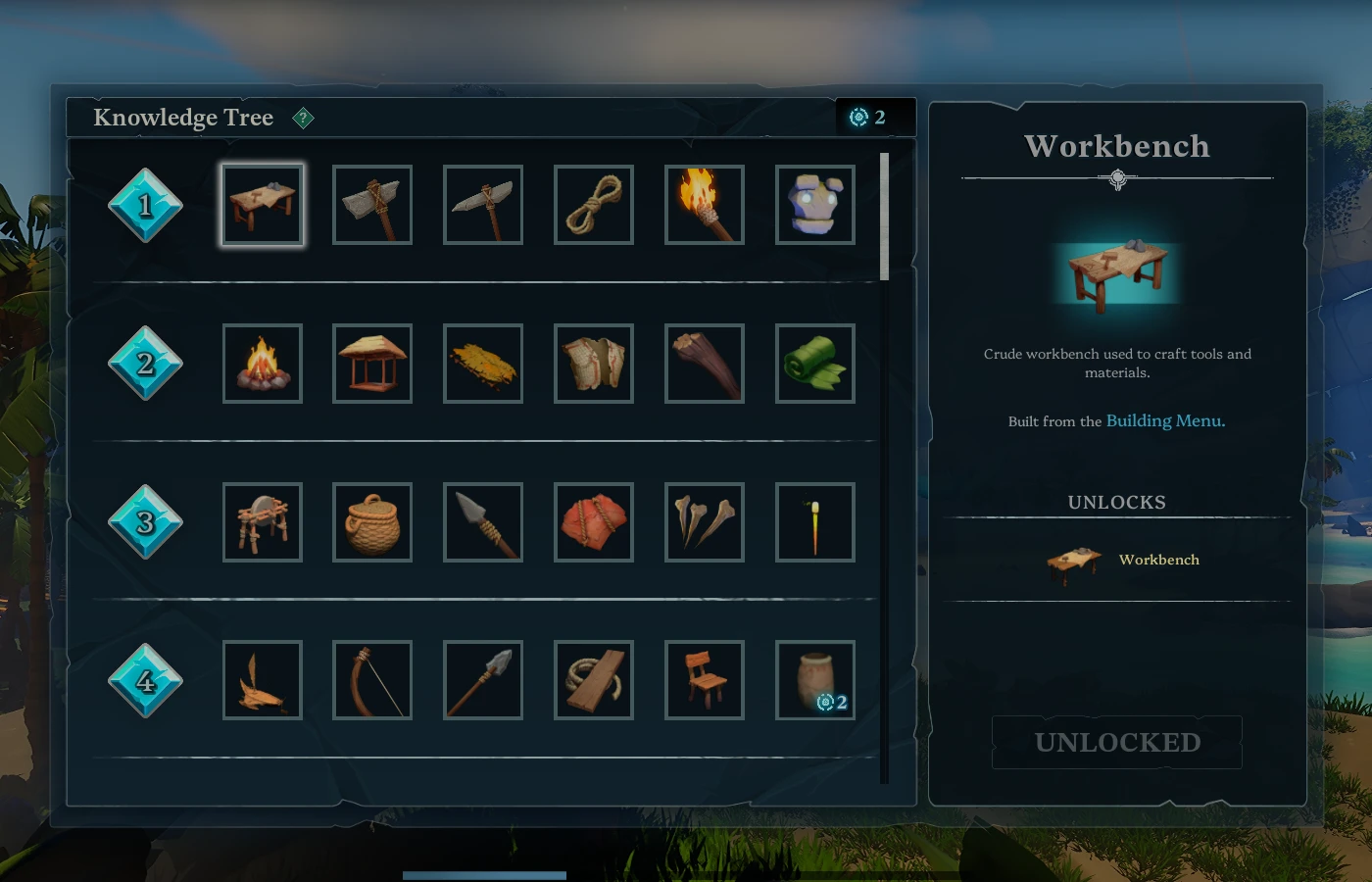
Task: Open the spearhead recipe in tier 3
Action: 482,521
